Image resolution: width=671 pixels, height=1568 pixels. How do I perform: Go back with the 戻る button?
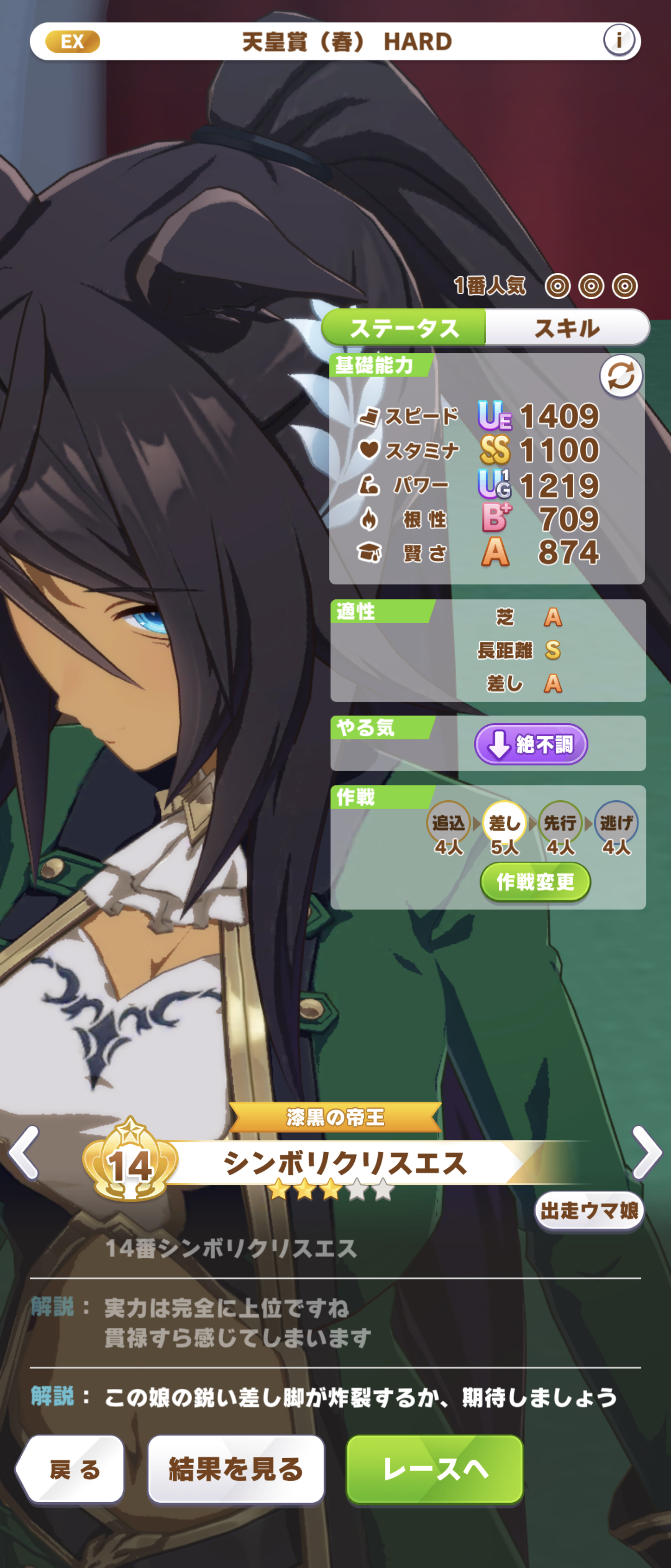point(72,1470)
